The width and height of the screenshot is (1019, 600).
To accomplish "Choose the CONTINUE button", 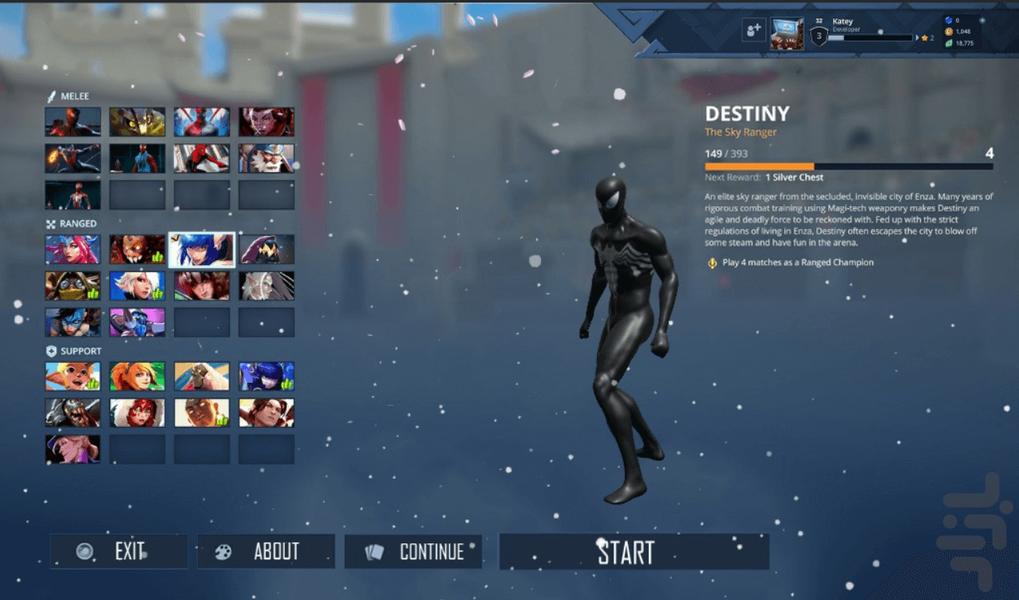I will tap(413, 552).
